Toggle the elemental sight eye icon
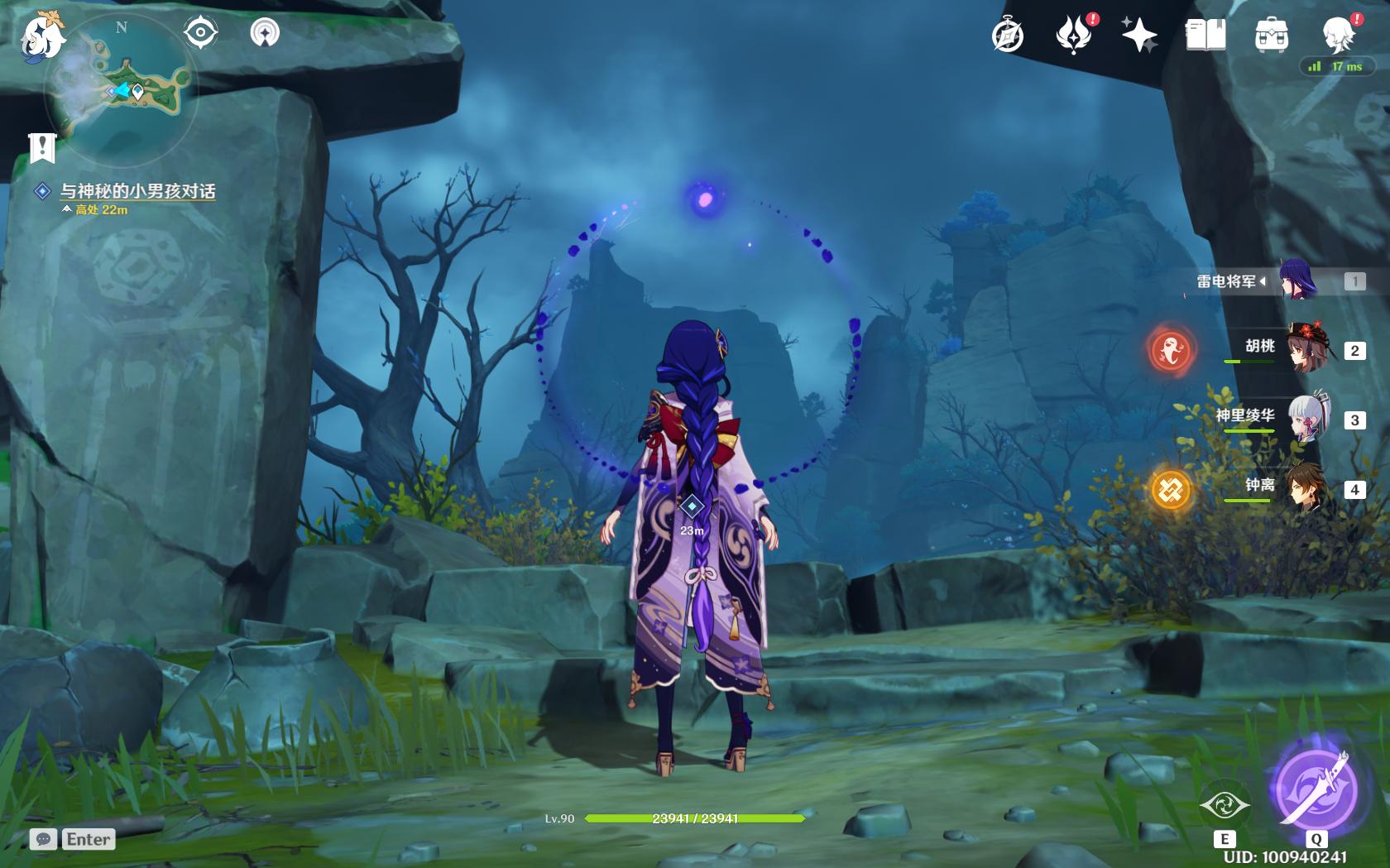 [200, 33]
